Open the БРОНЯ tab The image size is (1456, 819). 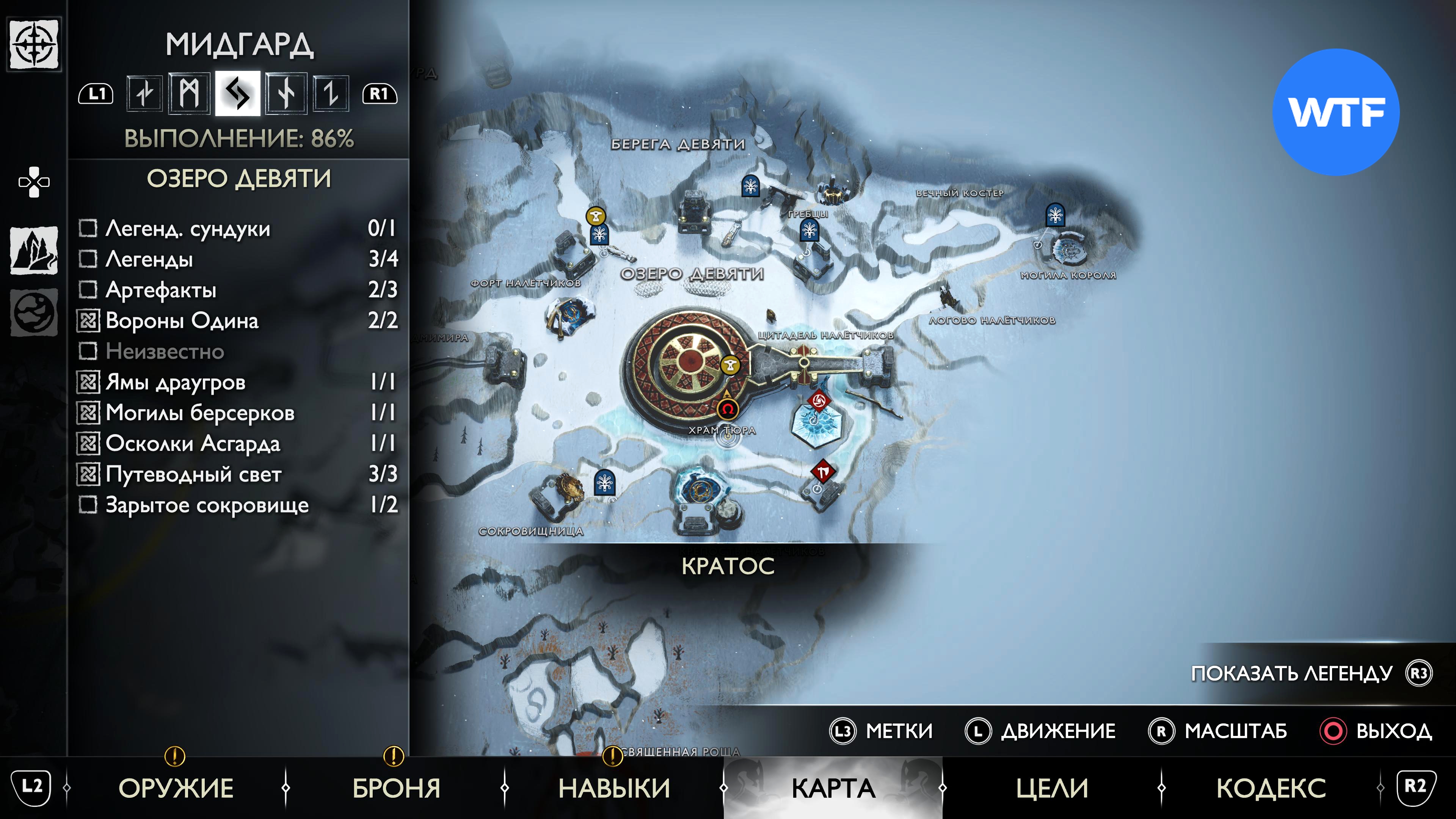pos(396,788)
